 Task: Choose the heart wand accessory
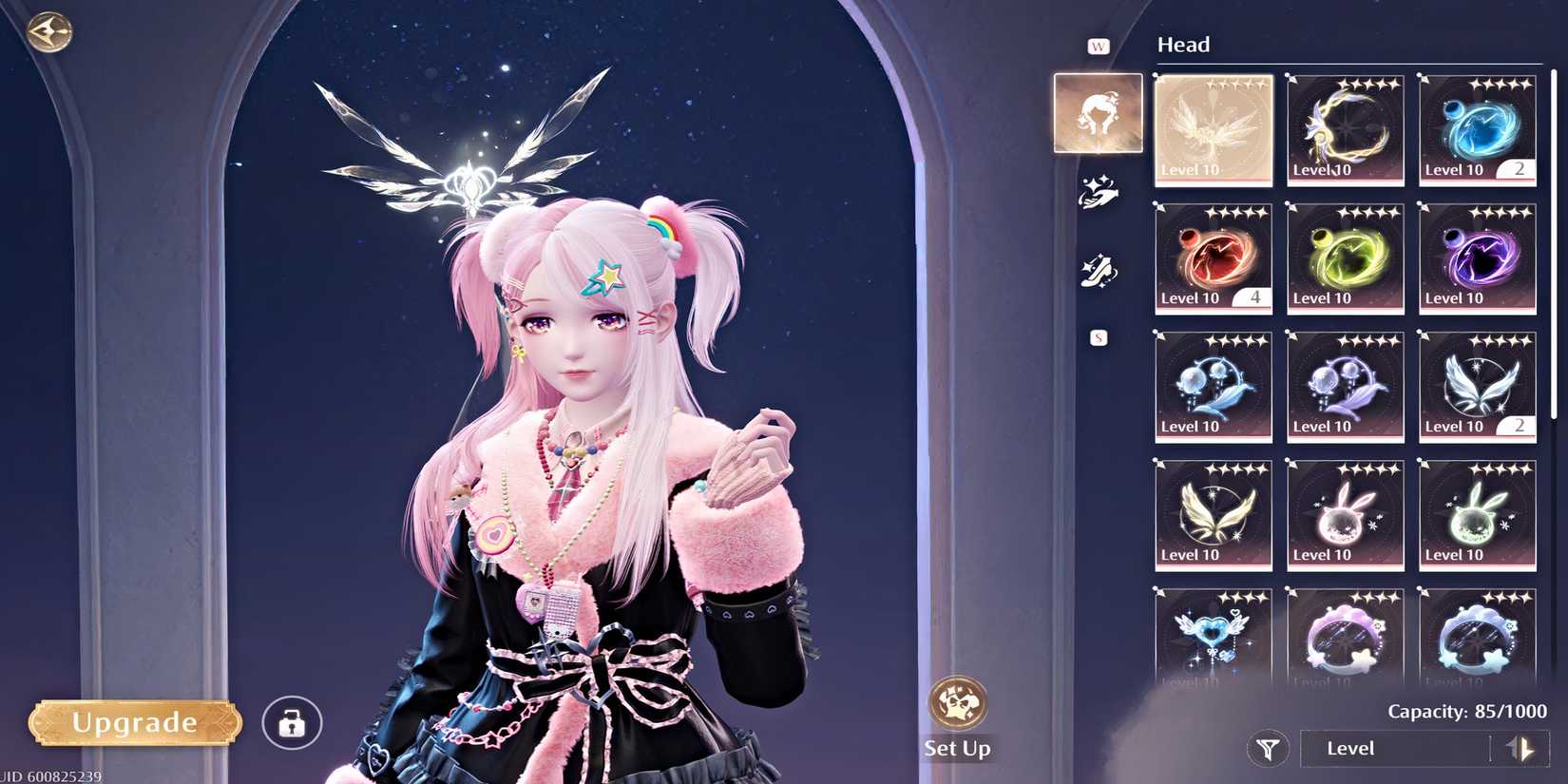(1213, 637)
